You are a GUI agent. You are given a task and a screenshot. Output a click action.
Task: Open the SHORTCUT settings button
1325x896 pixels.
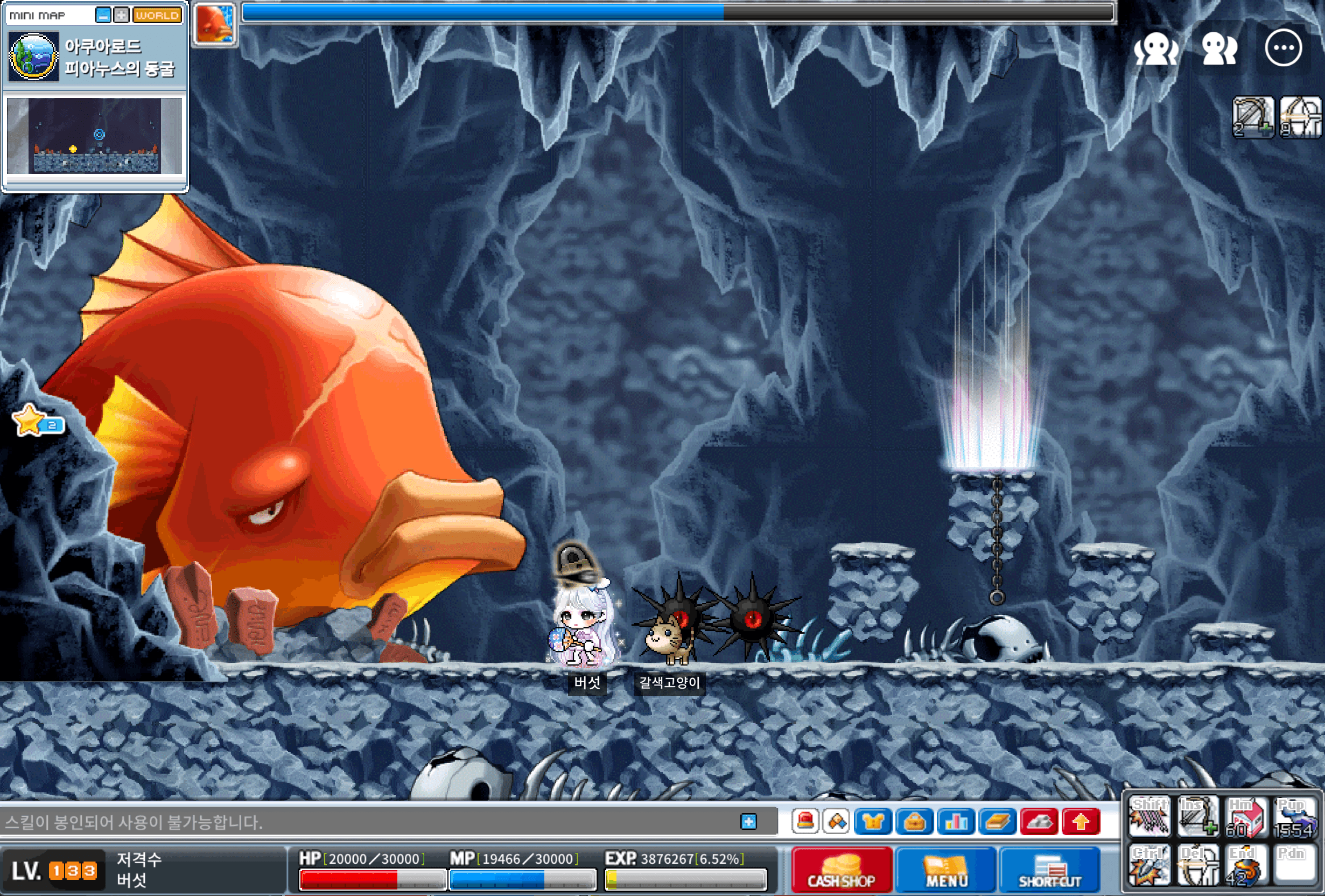[1050, 870]
